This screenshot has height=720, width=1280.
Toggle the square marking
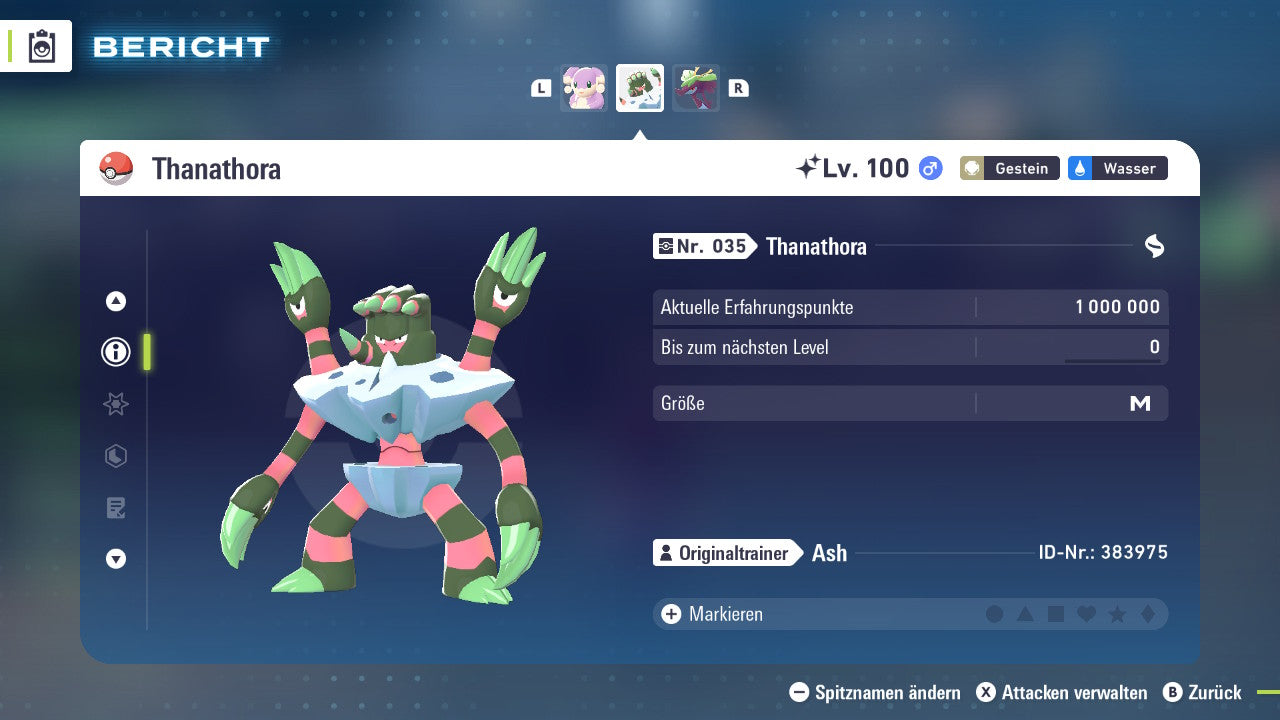click(1056, 614)
